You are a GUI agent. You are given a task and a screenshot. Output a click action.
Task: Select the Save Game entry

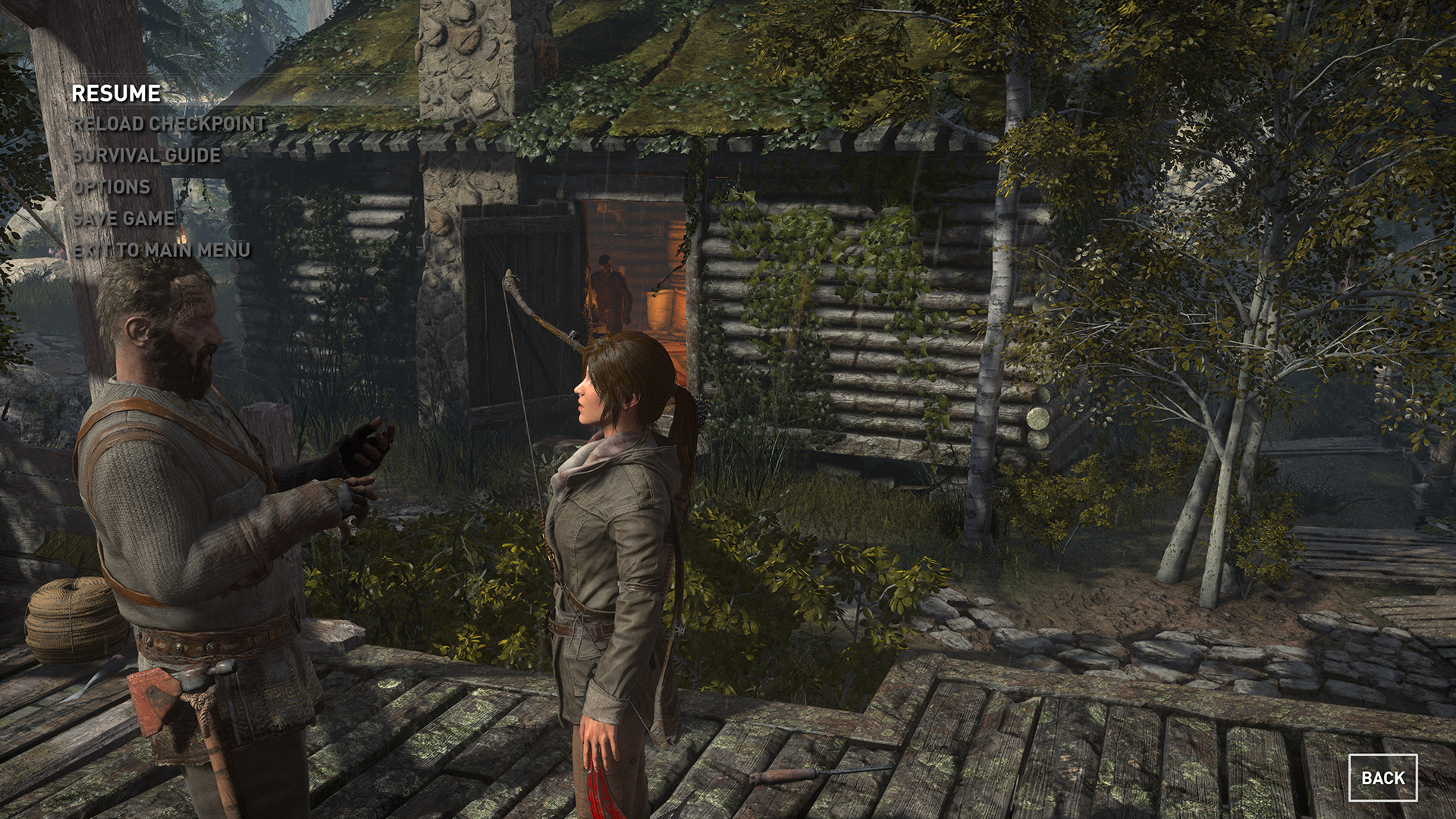pyautogui.click(x=123, y=218)
